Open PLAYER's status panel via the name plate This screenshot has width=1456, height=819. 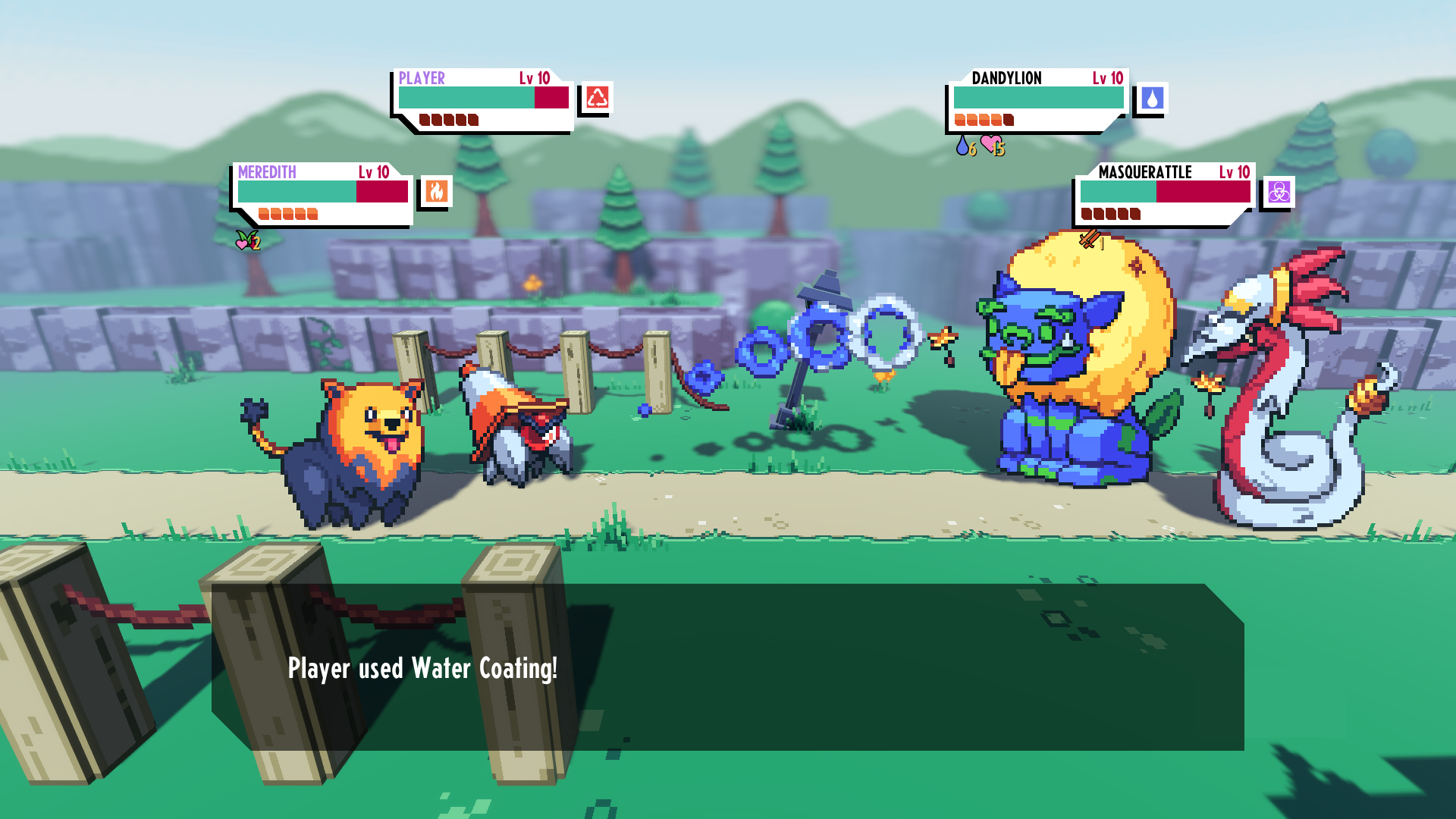coord(422,77)
